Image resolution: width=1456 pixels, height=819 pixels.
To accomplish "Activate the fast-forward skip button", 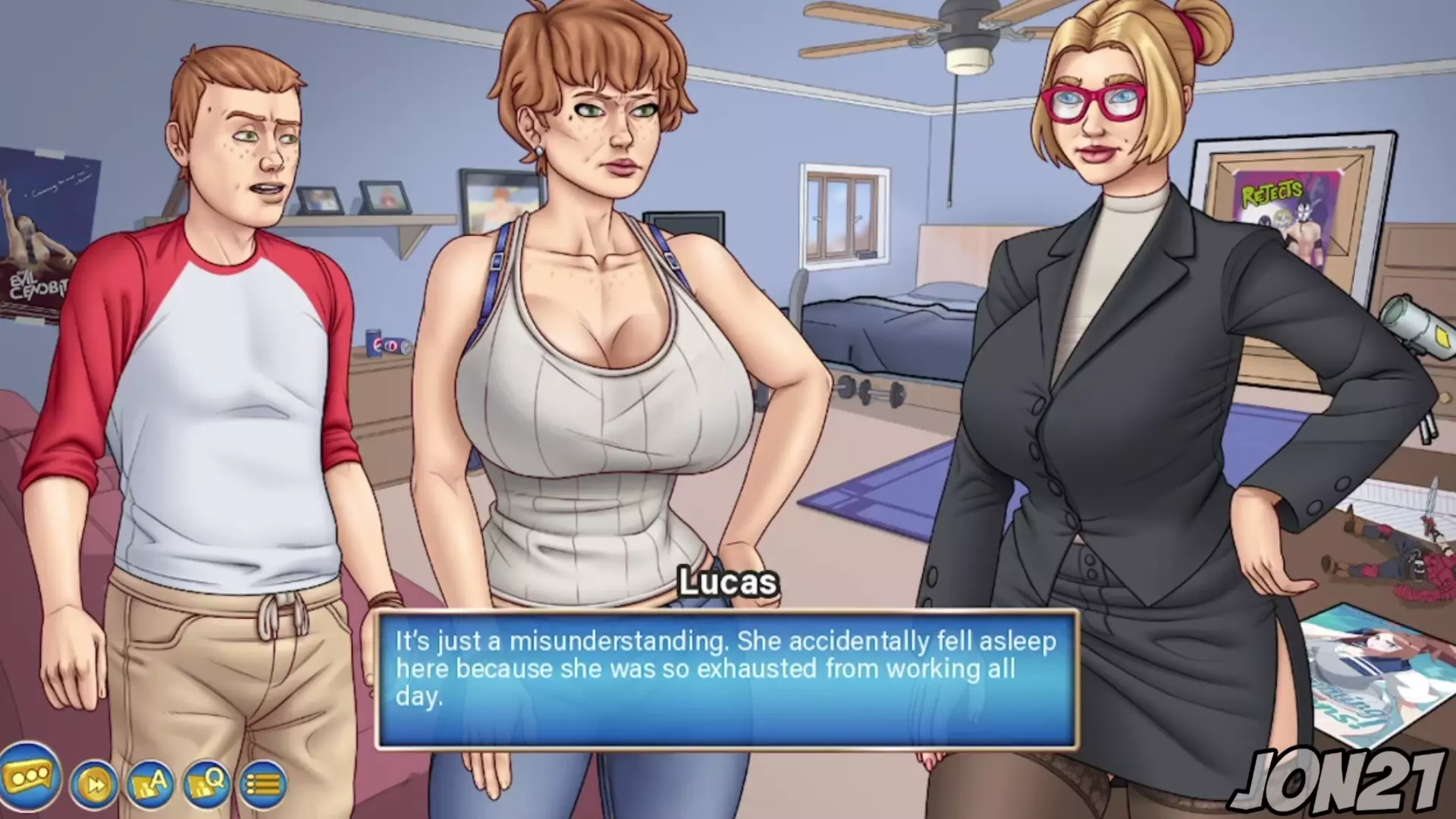I will (96, 784).
